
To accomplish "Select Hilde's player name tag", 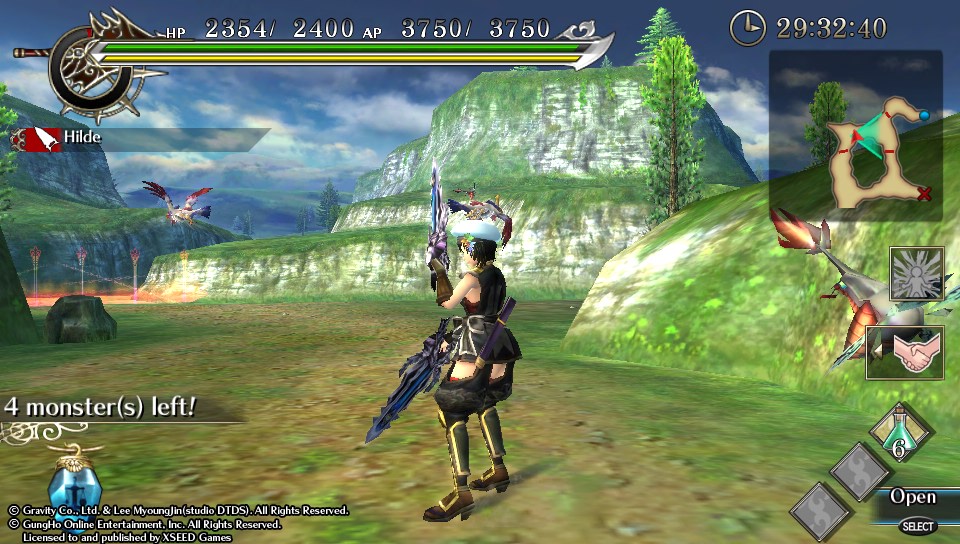I will point(82,137).
